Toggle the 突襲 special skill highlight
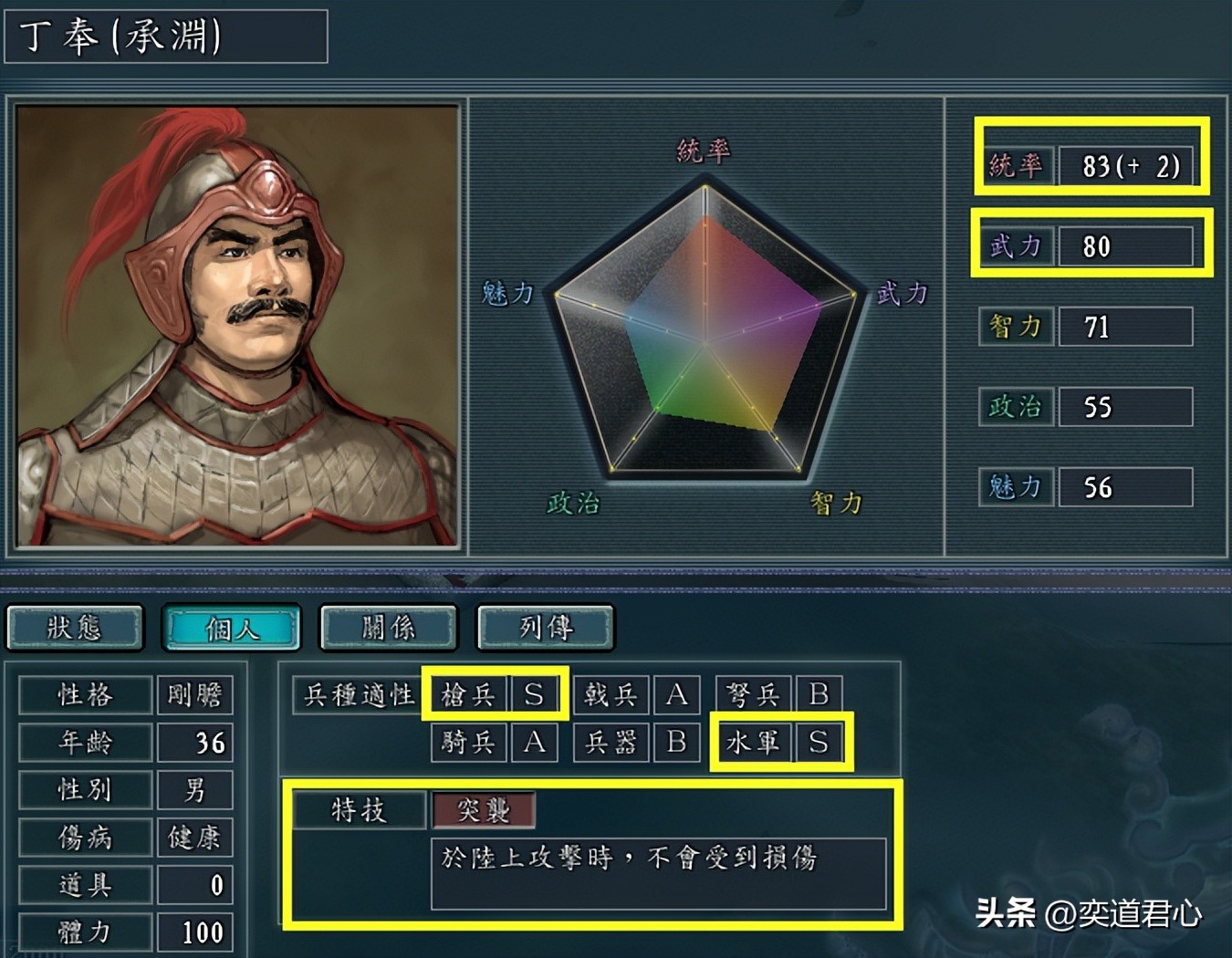The width and height of the screenshot is (1232, 958). click(484, 809)
